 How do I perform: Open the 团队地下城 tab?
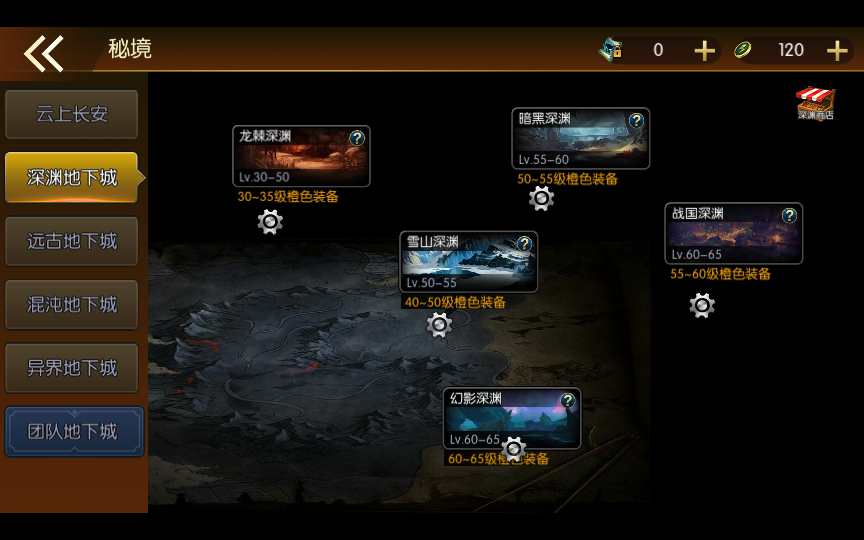point(73,431)
